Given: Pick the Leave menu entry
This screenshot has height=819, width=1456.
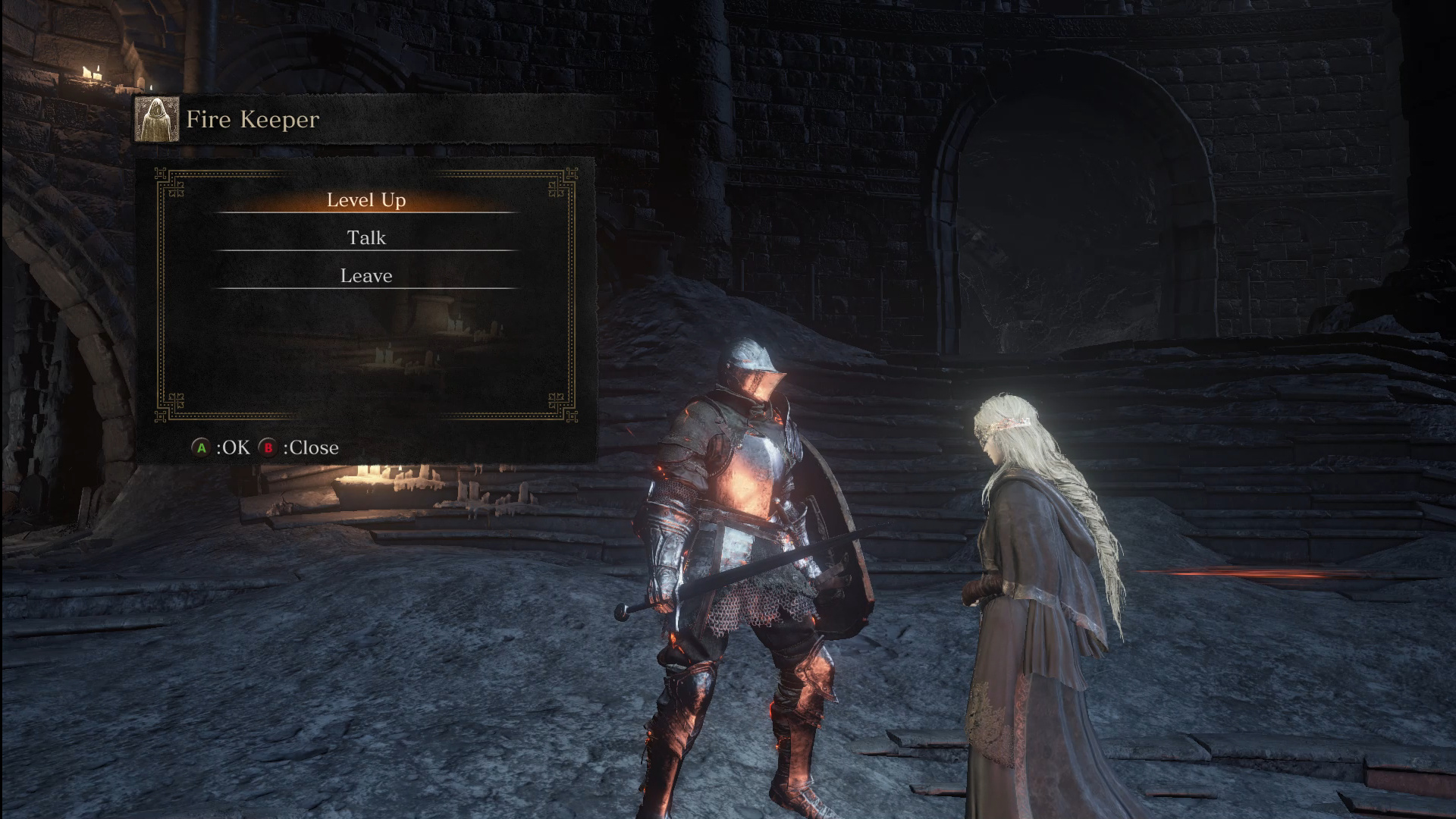Looking at the screenshot, I should (x=366, y=276).
